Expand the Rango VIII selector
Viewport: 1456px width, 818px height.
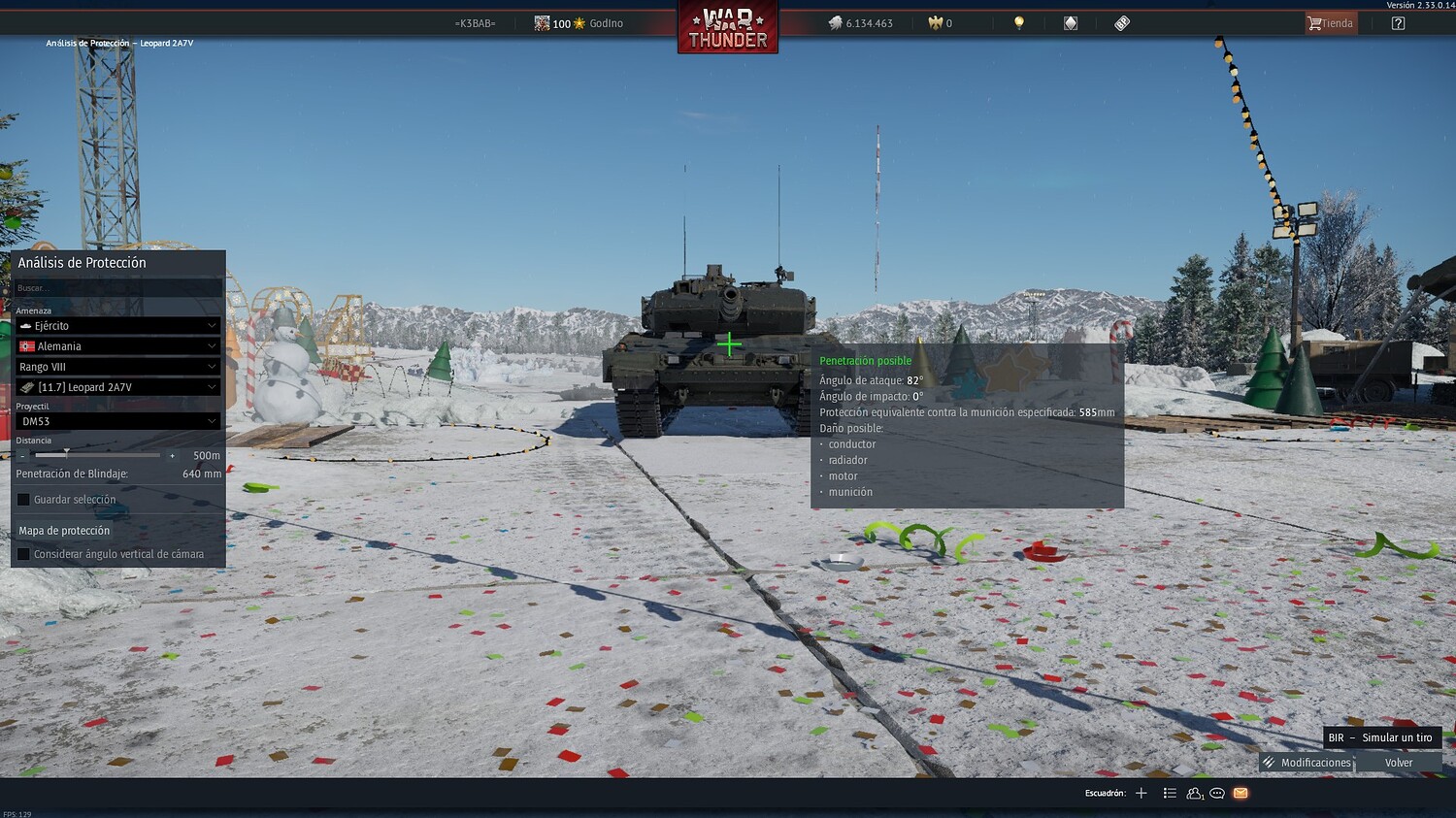[117, 366]
